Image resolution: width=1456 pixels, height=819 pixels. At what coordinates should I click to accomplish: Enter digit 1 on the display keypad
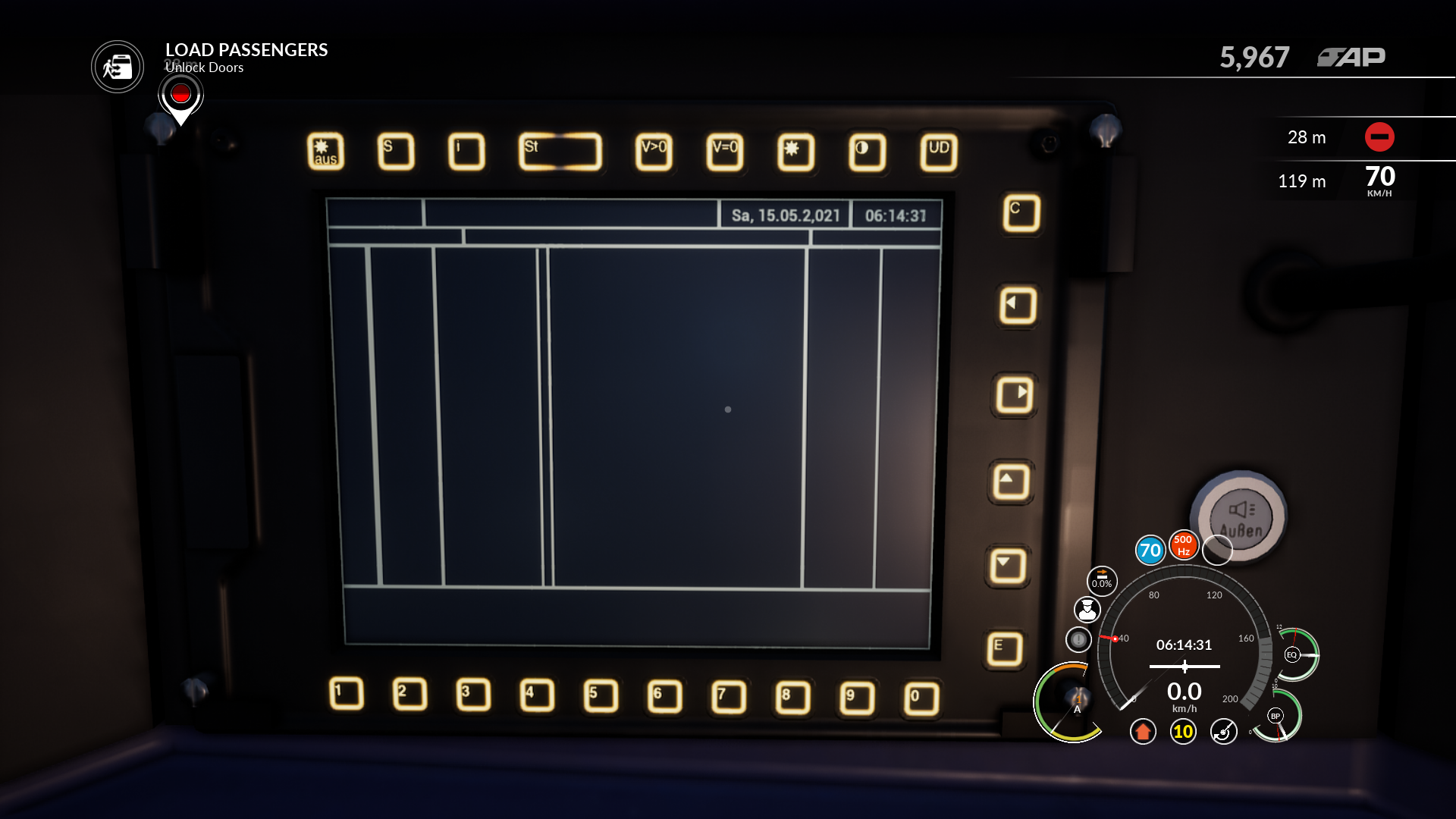pos(347,693)
